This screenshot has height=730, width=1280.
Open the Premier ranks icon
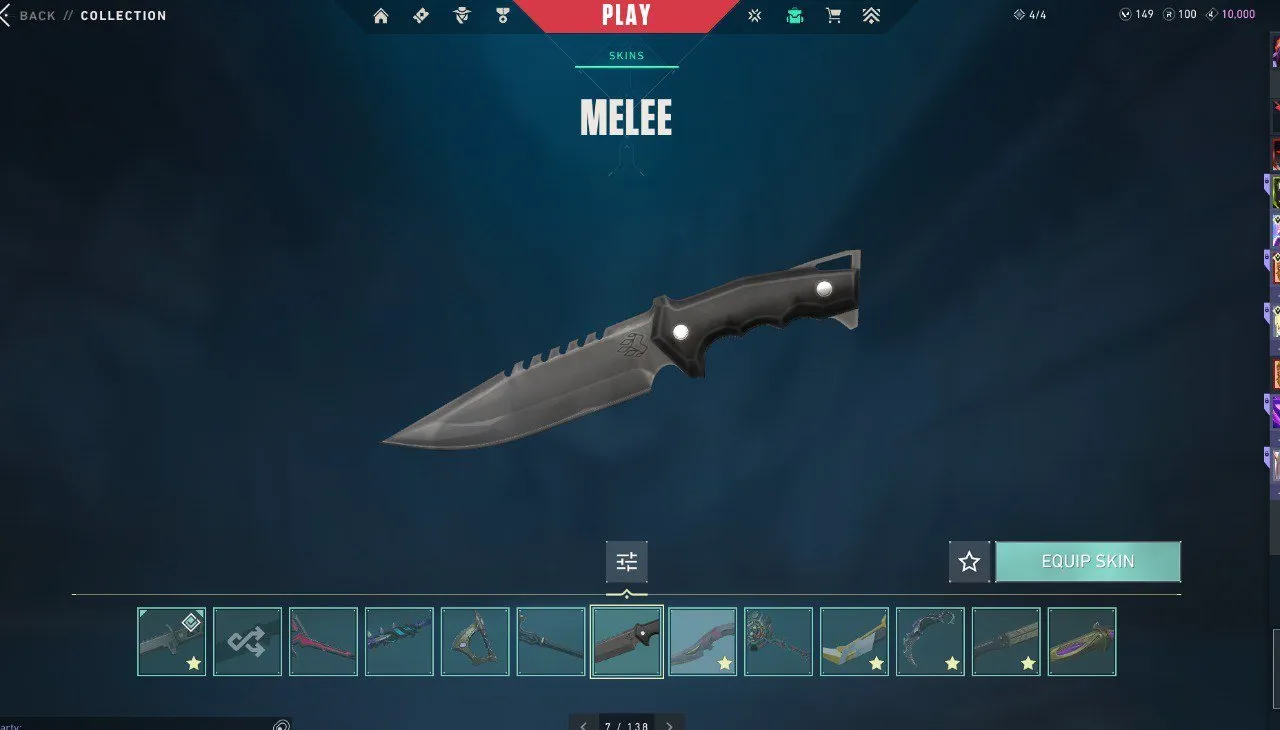(x=871, y=15)
